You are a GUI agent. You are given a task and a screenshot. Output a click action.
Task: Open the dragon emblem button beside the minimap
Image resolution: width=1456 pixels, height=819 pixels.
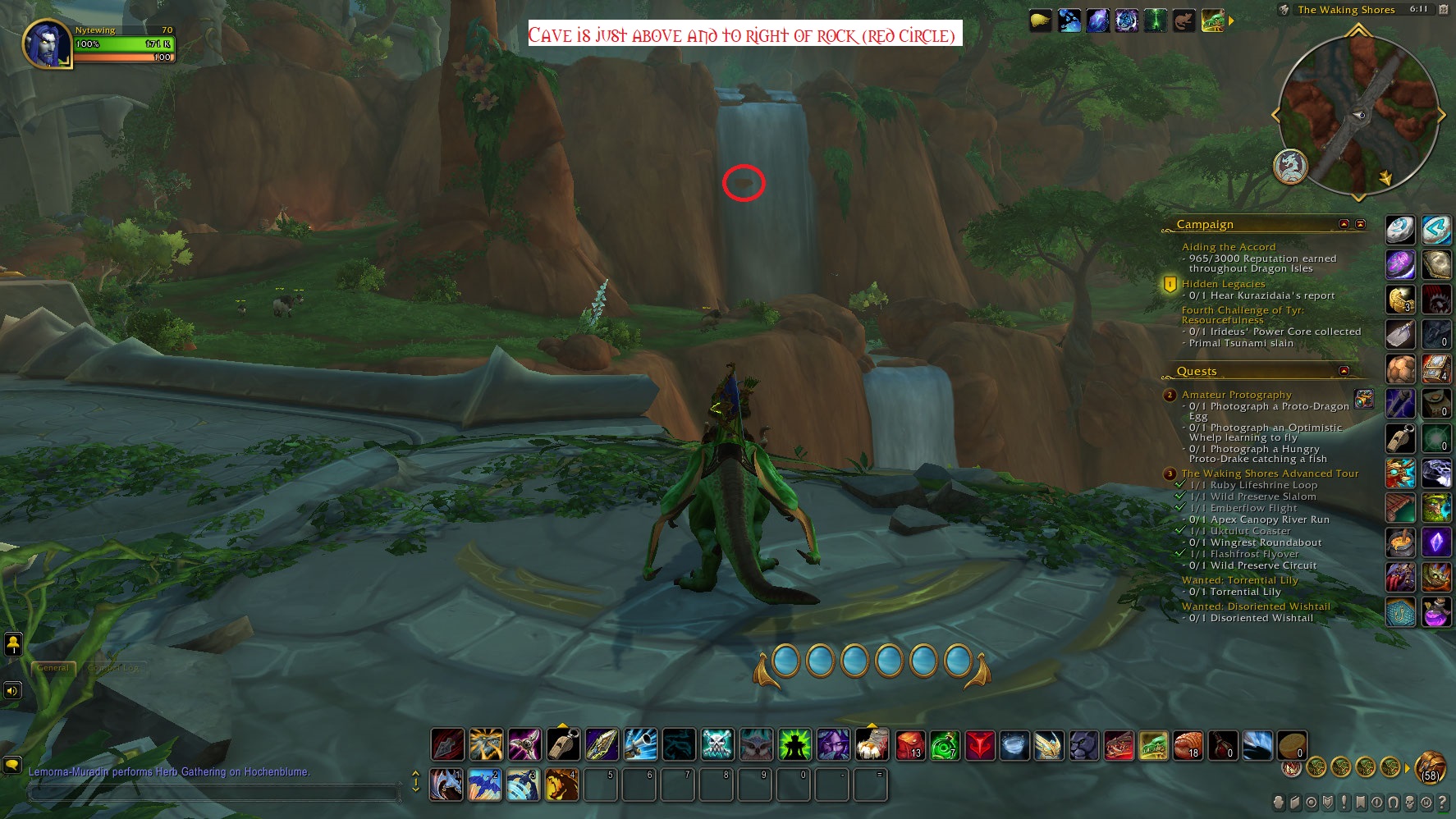tap(1290, 167)
